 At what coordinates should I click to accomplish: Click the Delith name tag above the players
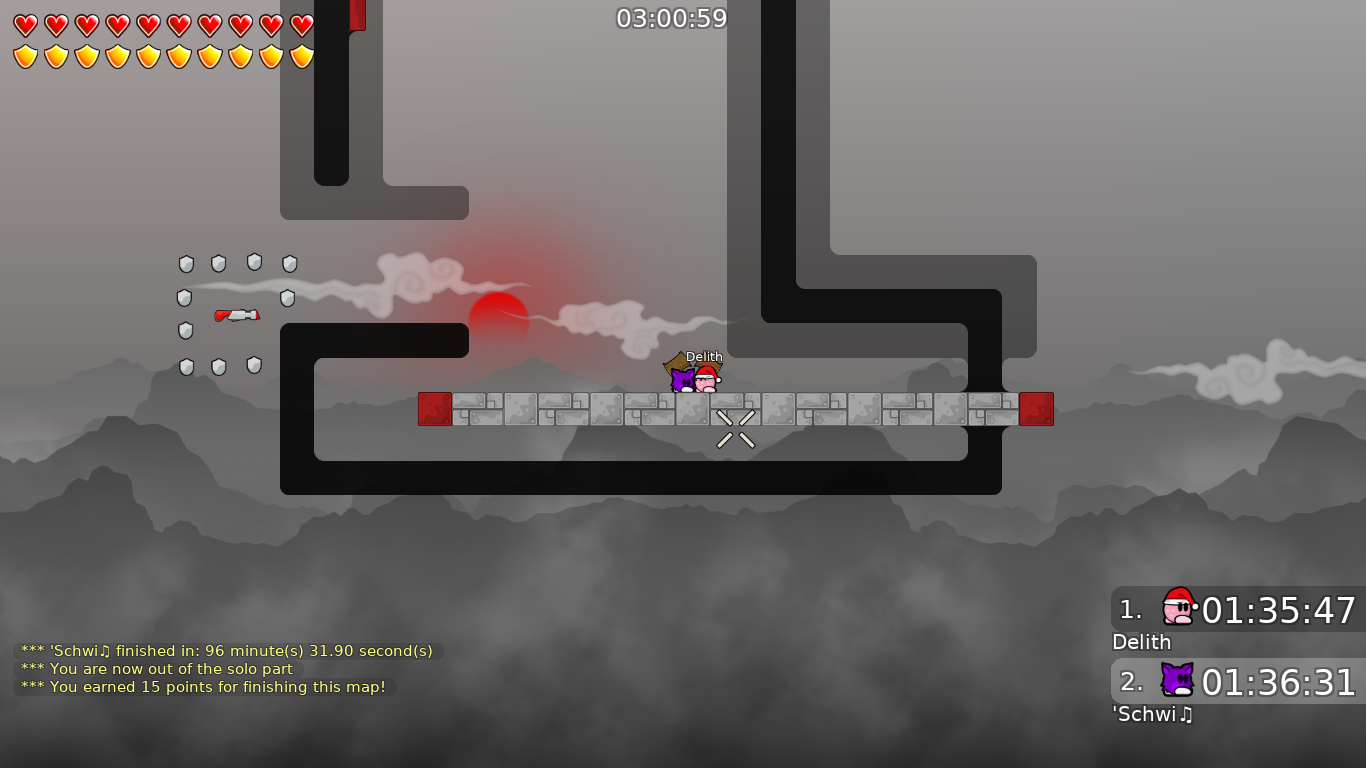point(703,356)
